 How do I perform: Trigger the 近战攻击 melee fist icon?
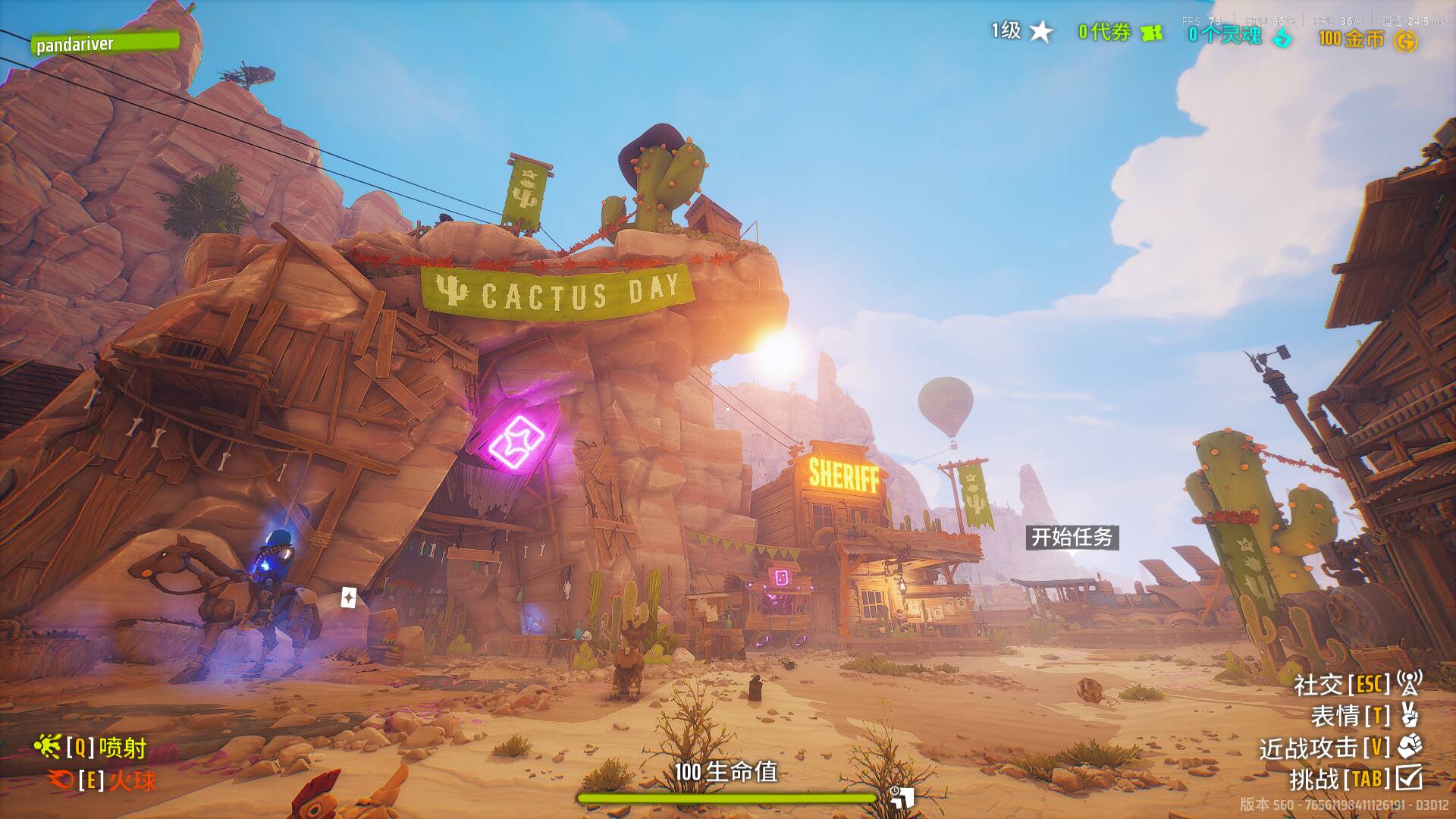pos(1409,747)
